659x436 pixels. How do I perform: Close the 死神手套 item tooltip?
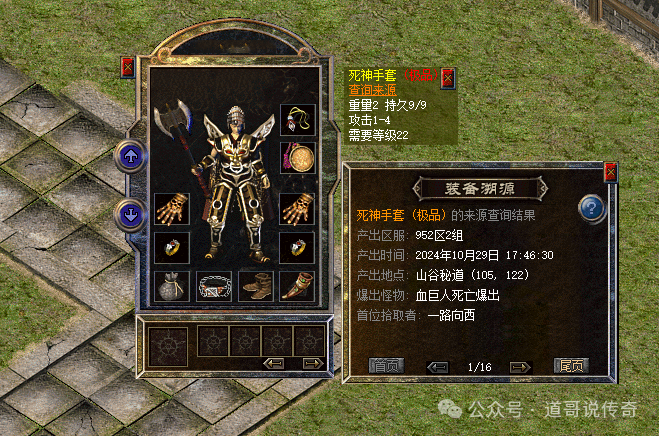pos(447,77)
